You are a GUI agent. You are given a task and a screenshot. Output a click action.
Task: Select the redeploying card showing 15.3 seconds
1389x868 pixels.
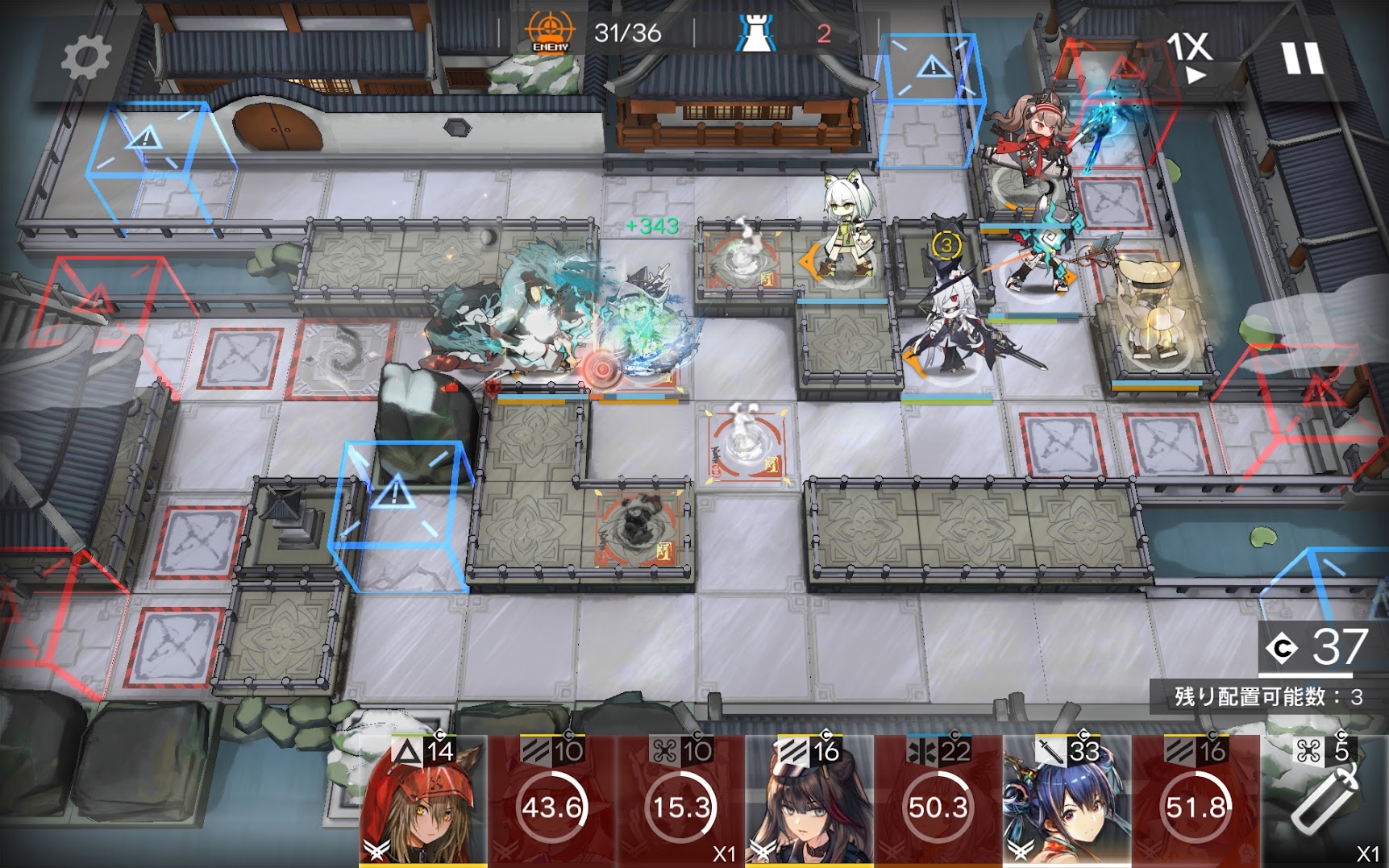[x=681, y=802]
